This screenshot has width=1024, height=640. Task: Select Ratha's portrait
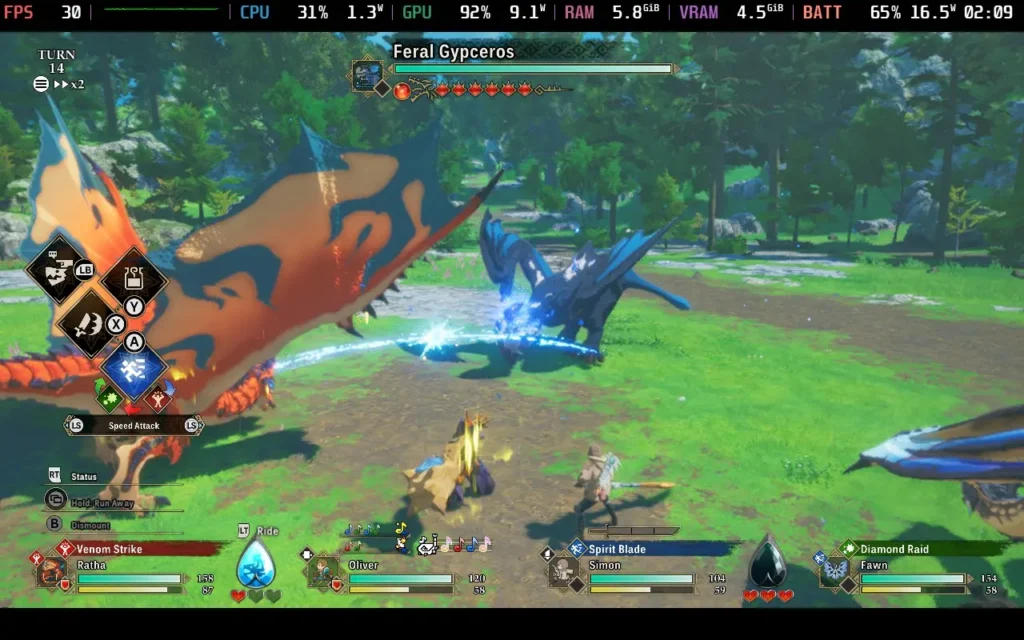click(x=51, y=572)
